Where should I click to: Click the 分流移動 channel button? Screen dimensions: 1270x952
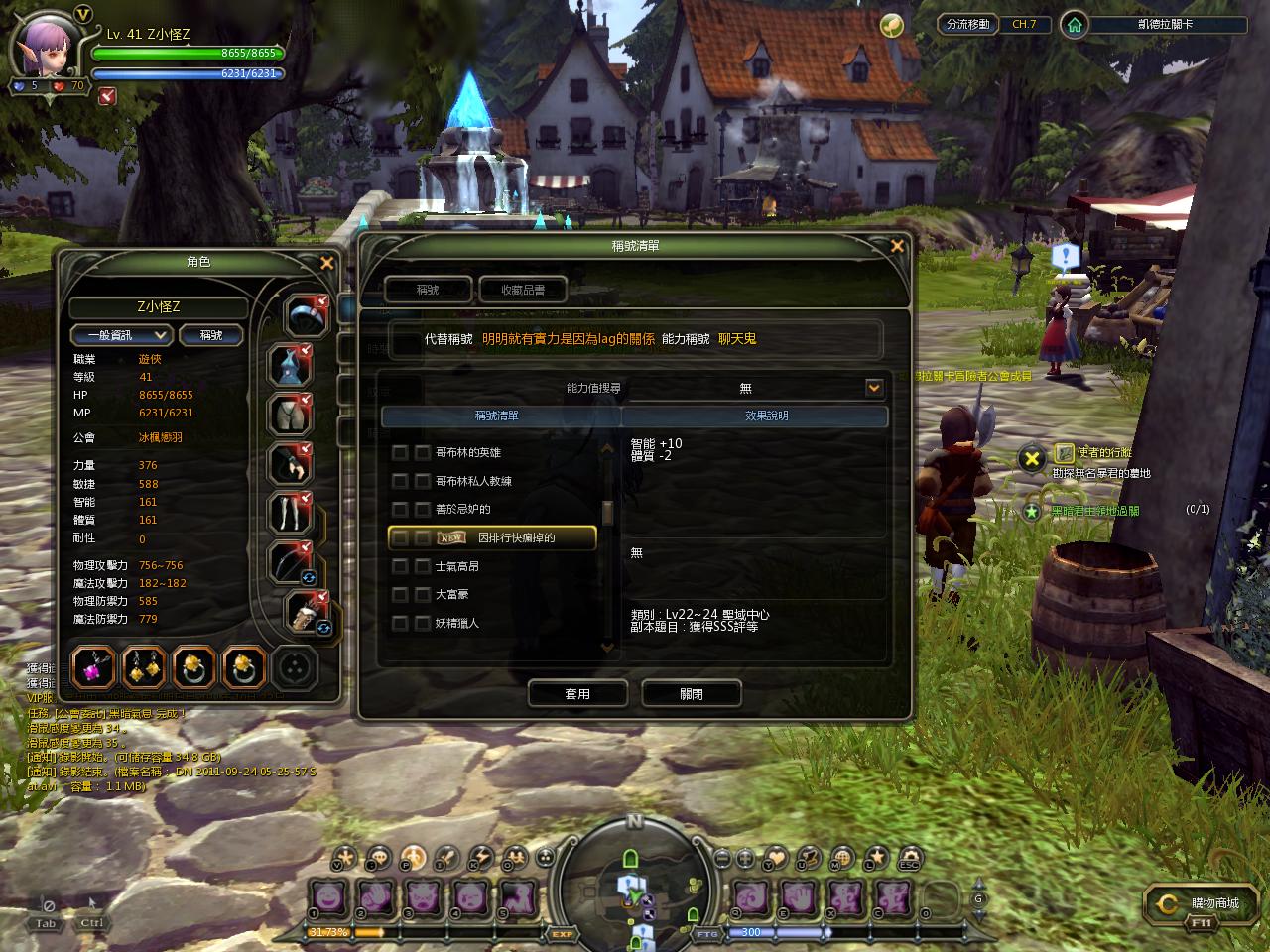(967, 24)
